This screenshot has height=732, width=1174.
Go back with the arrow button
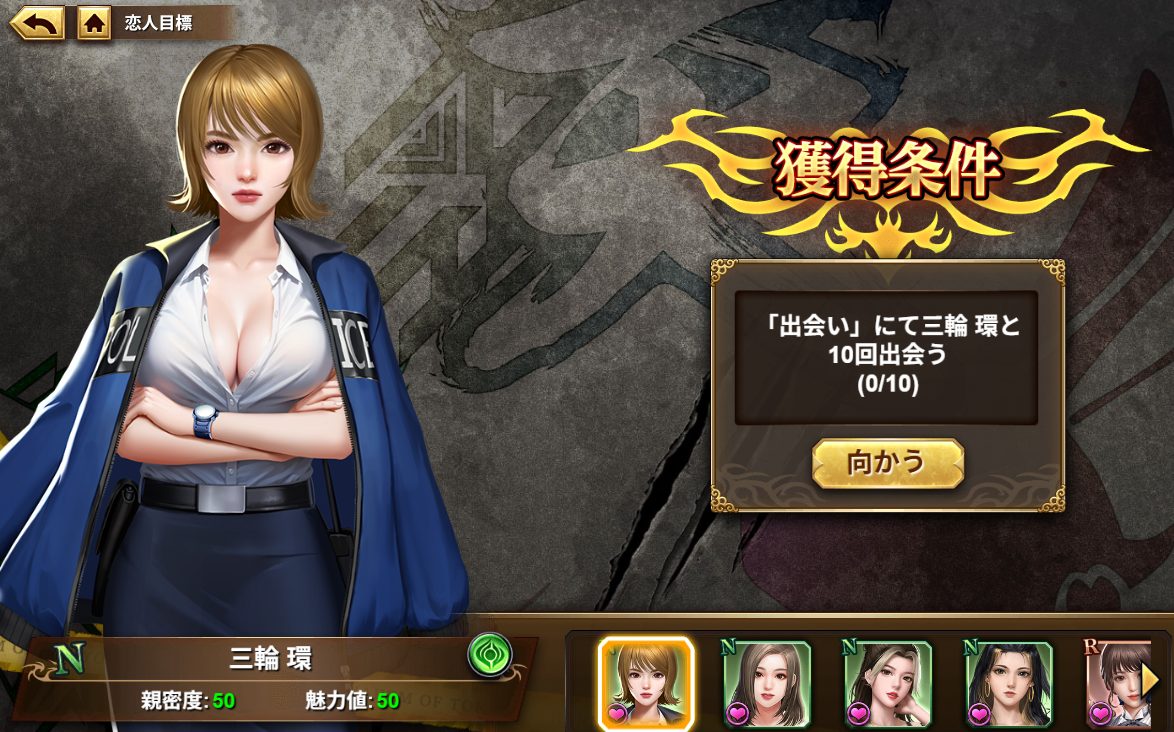[x=37, y=23]
